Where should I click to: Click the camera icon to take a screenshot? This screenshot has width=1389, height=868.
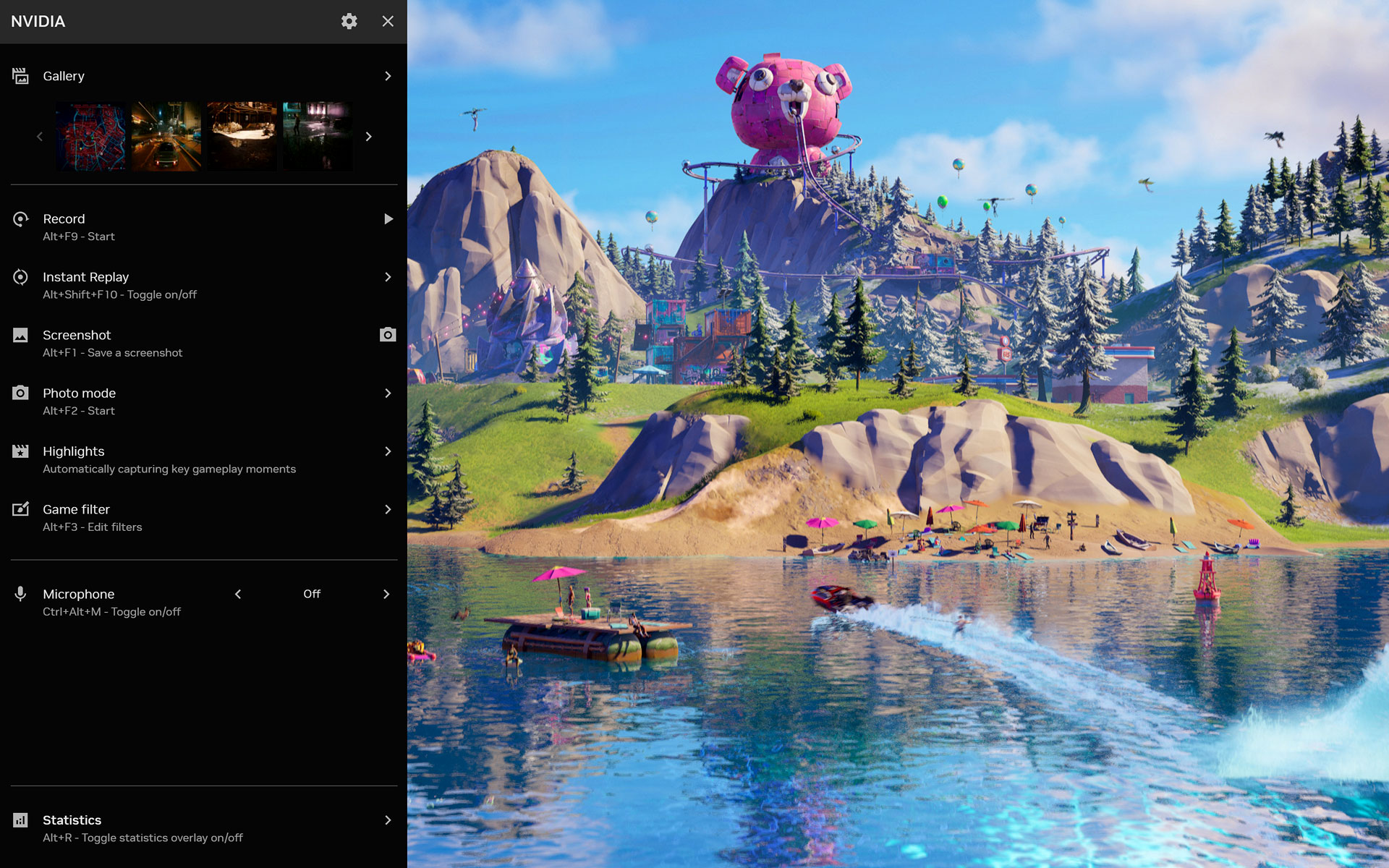[x=388, y=335]
